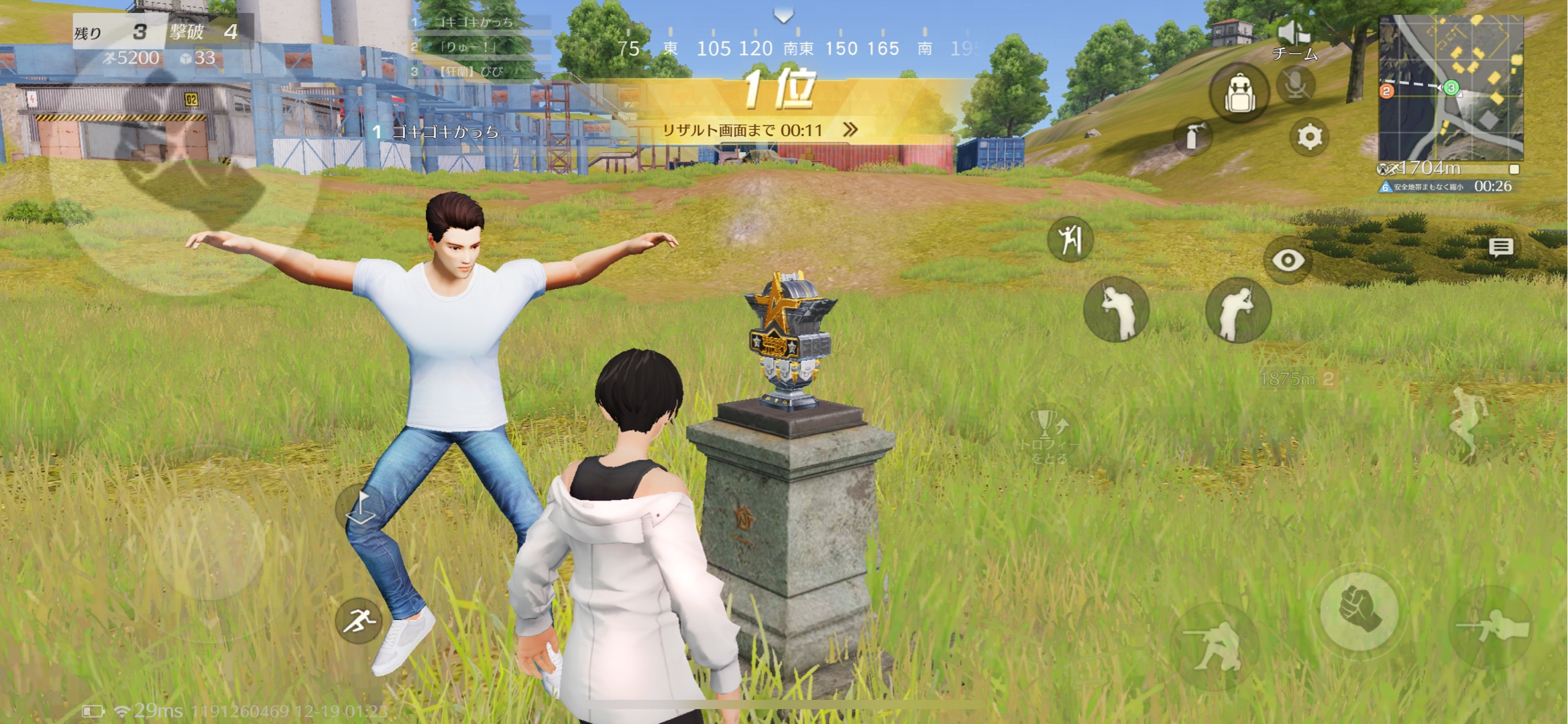Viewport: 1568px width, 724px height.
Task: Open the backpack inventory
Action: 1239,94
